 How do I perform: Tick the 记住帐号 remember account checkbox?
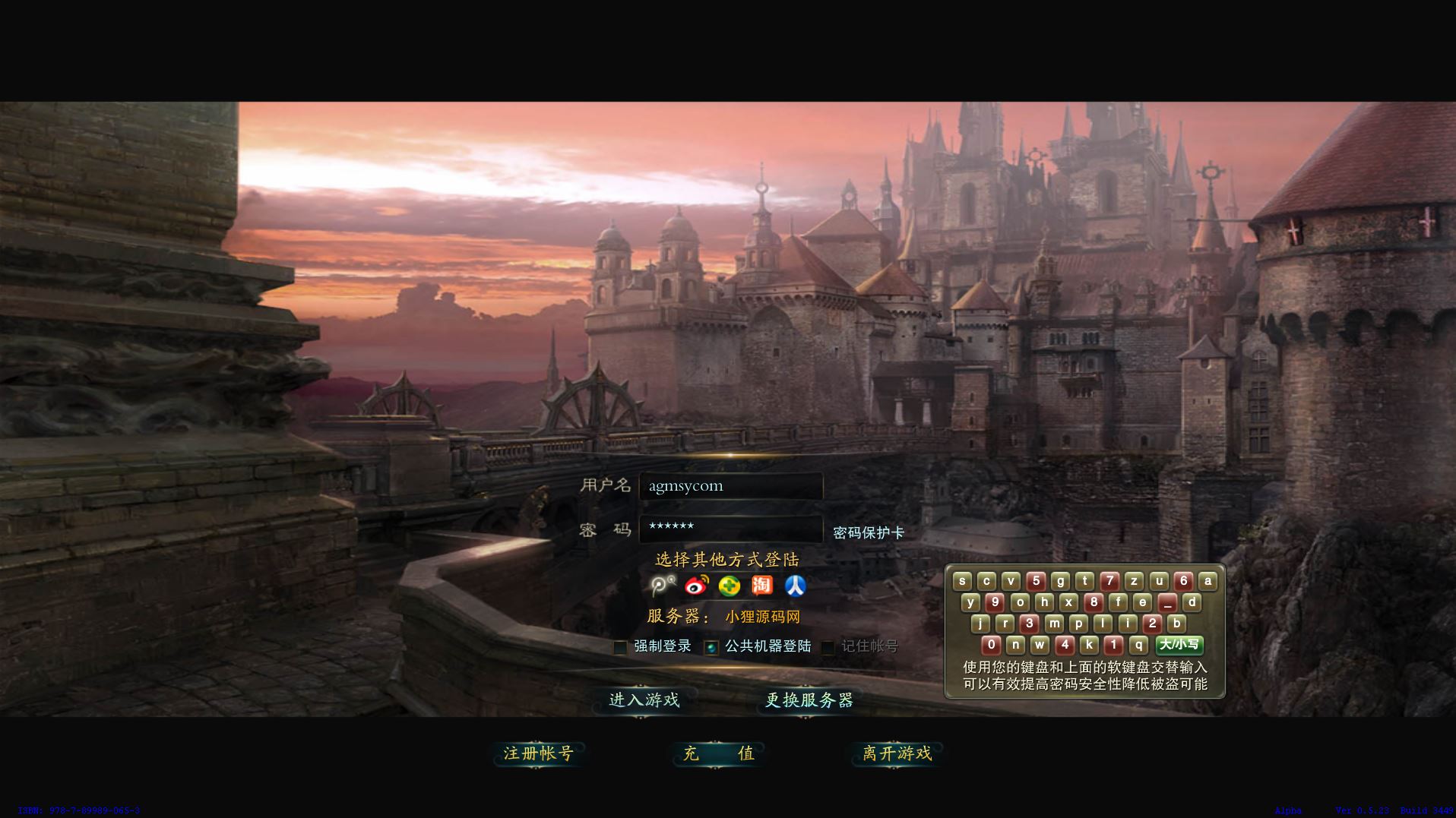(828, 647)
